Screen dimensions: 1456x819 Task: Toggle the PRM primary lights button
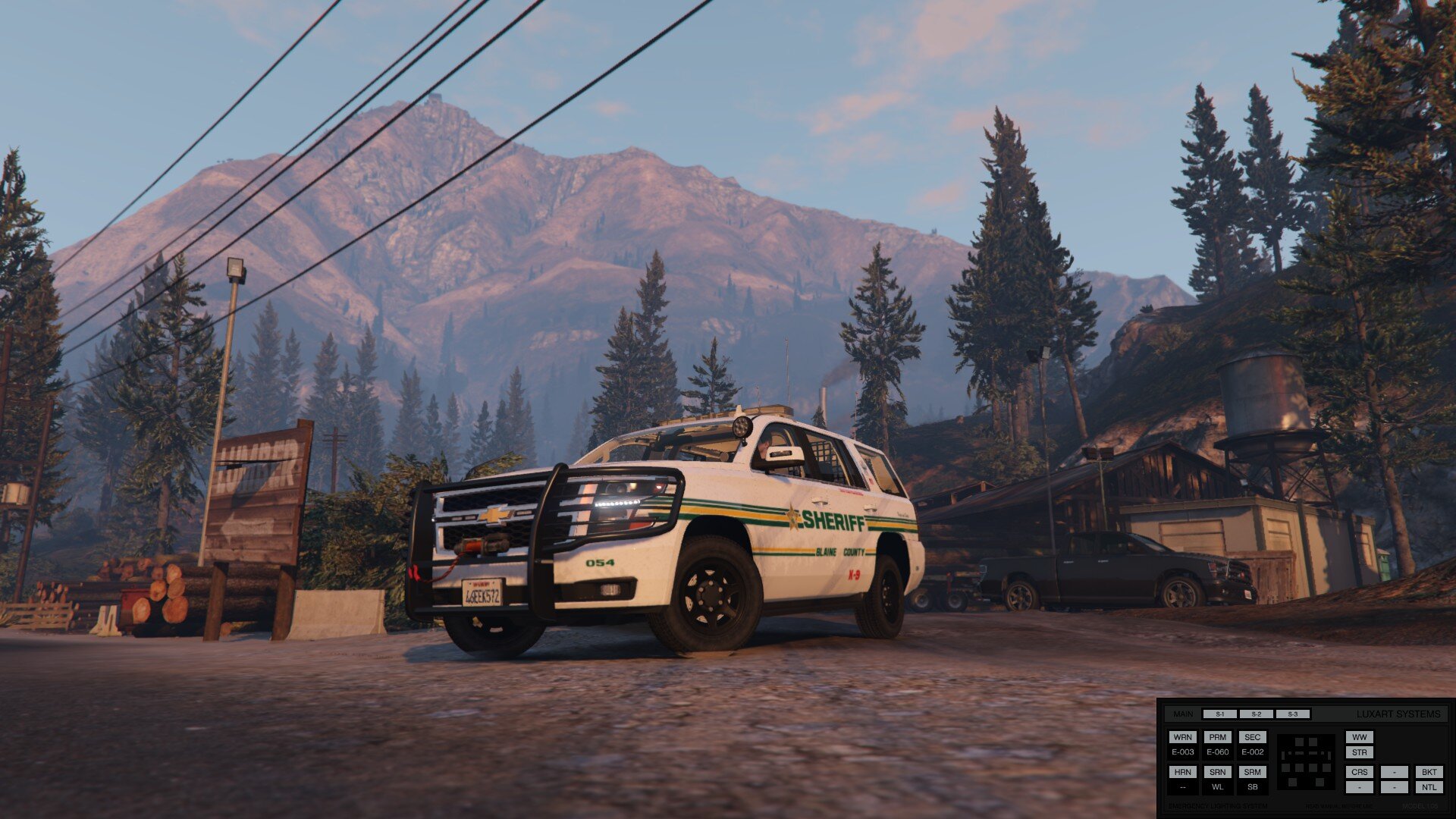point(1217,737)
